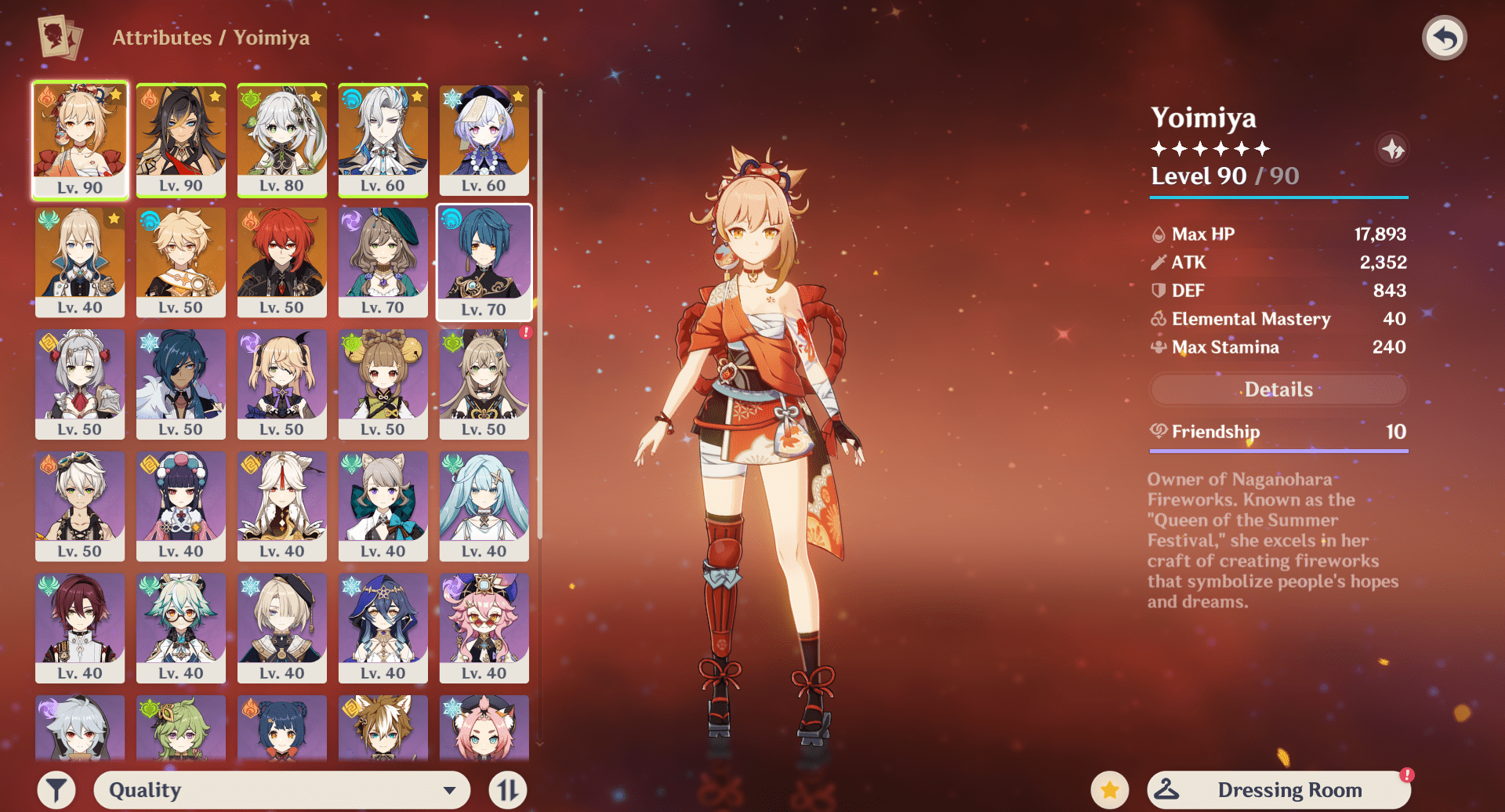Choose the Lv. 60 Neuvillette portrait

(383, 140)
